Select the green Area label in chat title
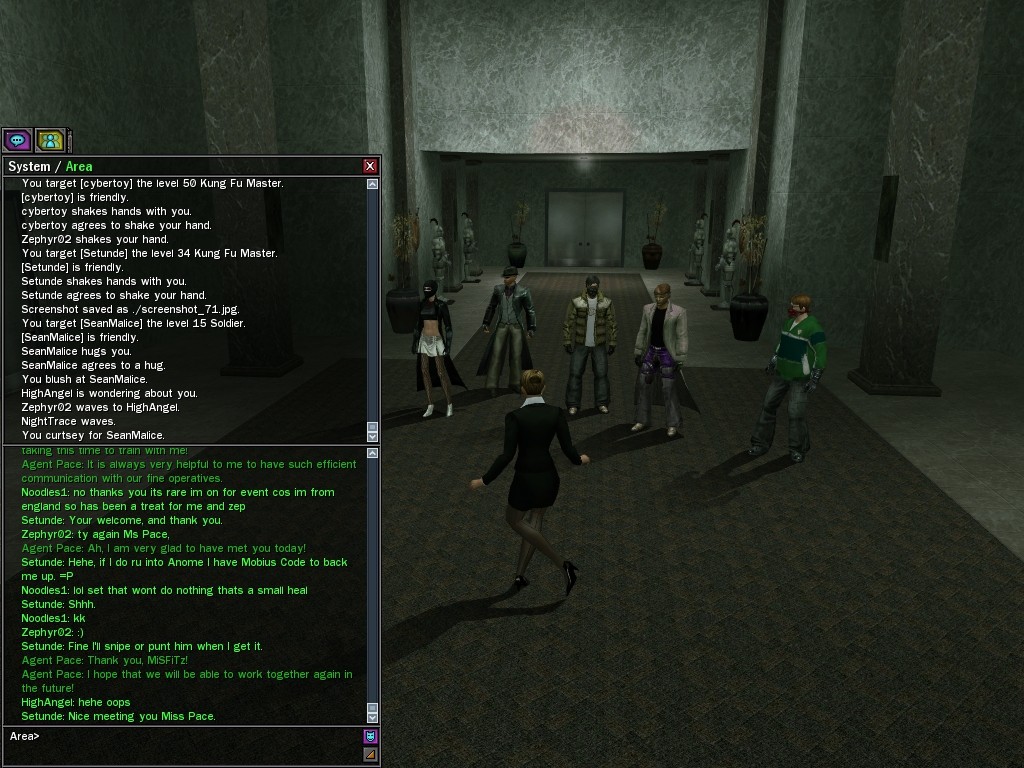This screenshot has width=1024, height=768. pyautogui.click(x=79, y=166)
